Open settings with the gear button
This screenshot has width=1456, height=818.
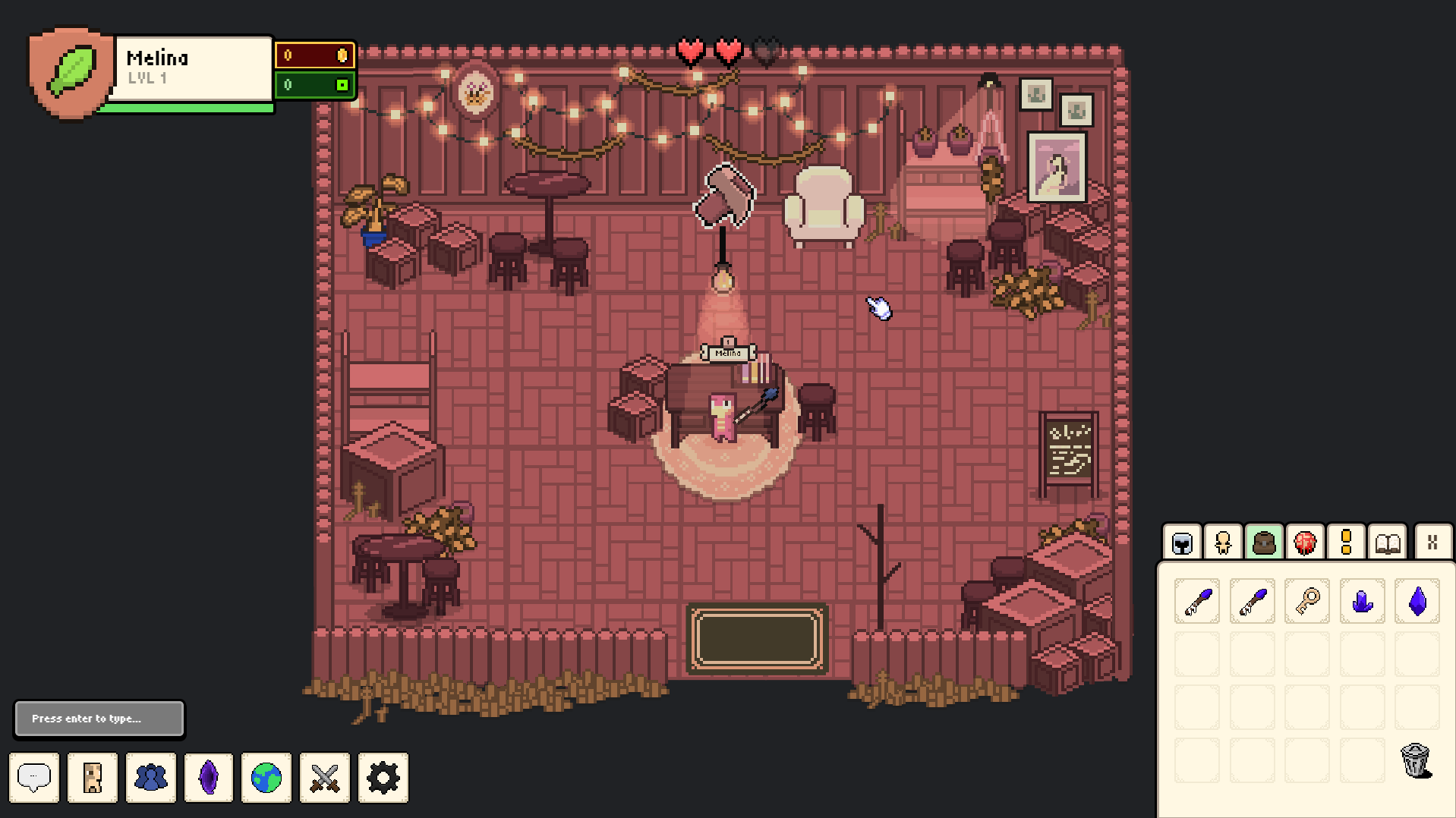[x=383, y=777]
